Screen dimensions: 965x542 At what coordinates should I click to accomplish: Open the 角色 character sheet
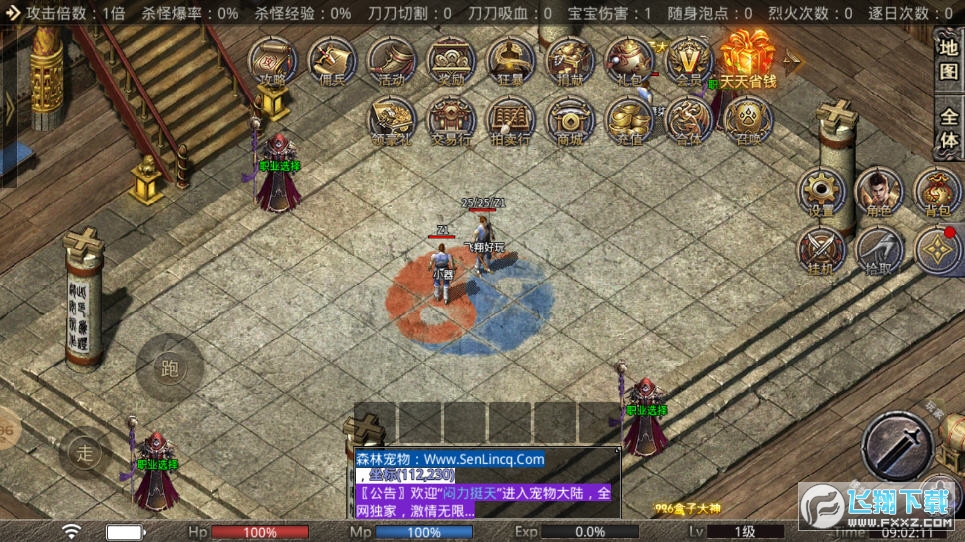(x=880, y=192)
